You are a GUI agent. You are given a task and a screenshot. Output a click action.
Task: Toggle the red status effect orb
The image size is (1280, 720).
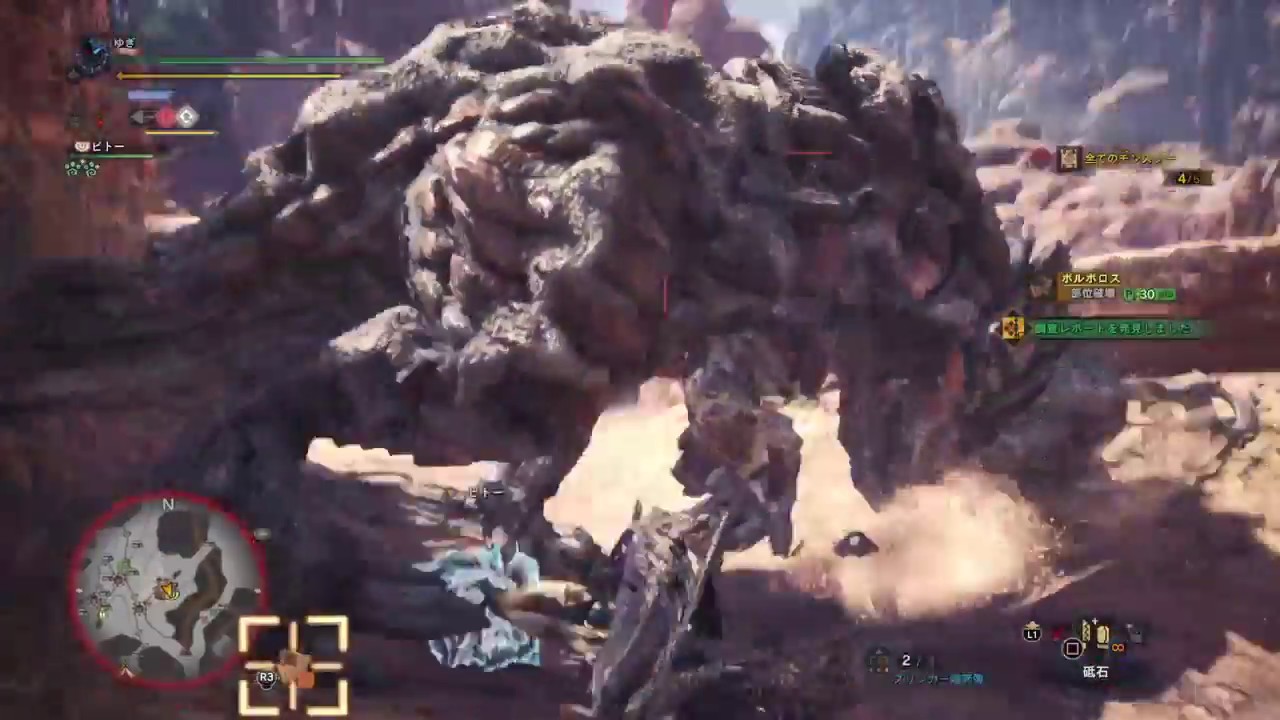pos(167,117)
